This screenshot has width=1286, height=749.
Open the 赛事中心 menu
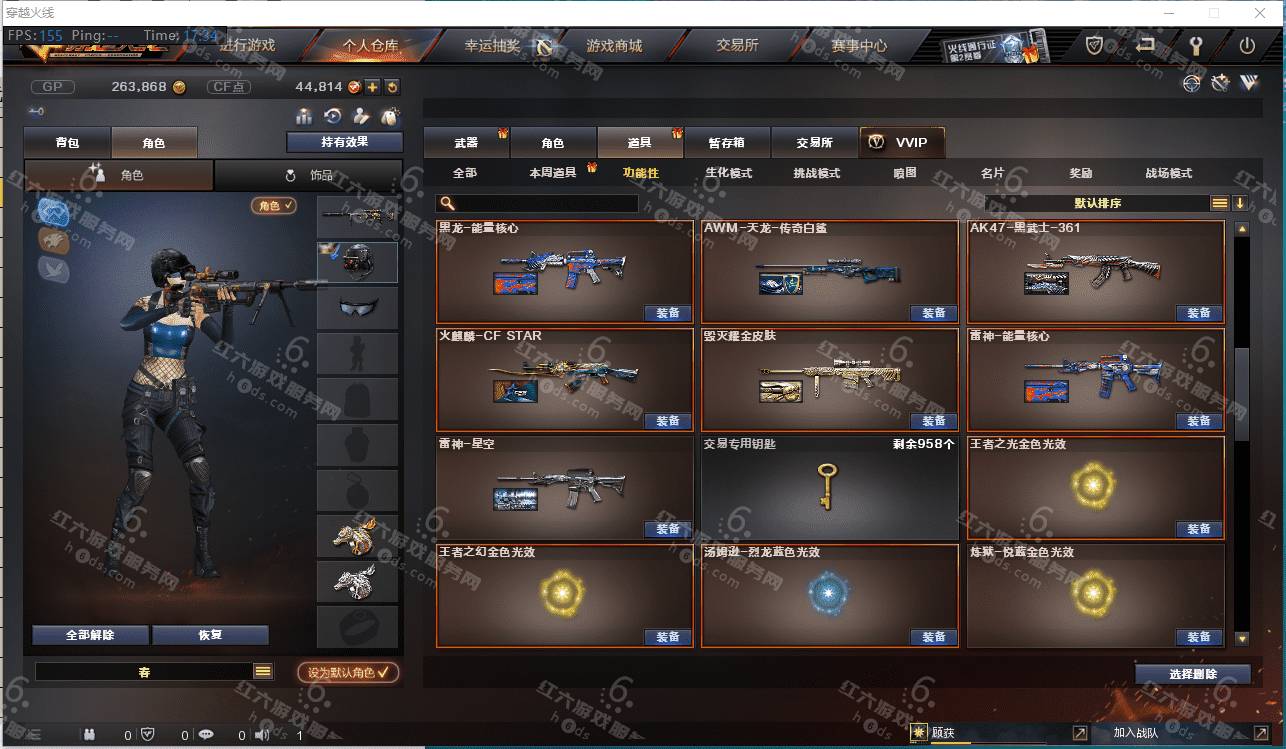point(858,46)
